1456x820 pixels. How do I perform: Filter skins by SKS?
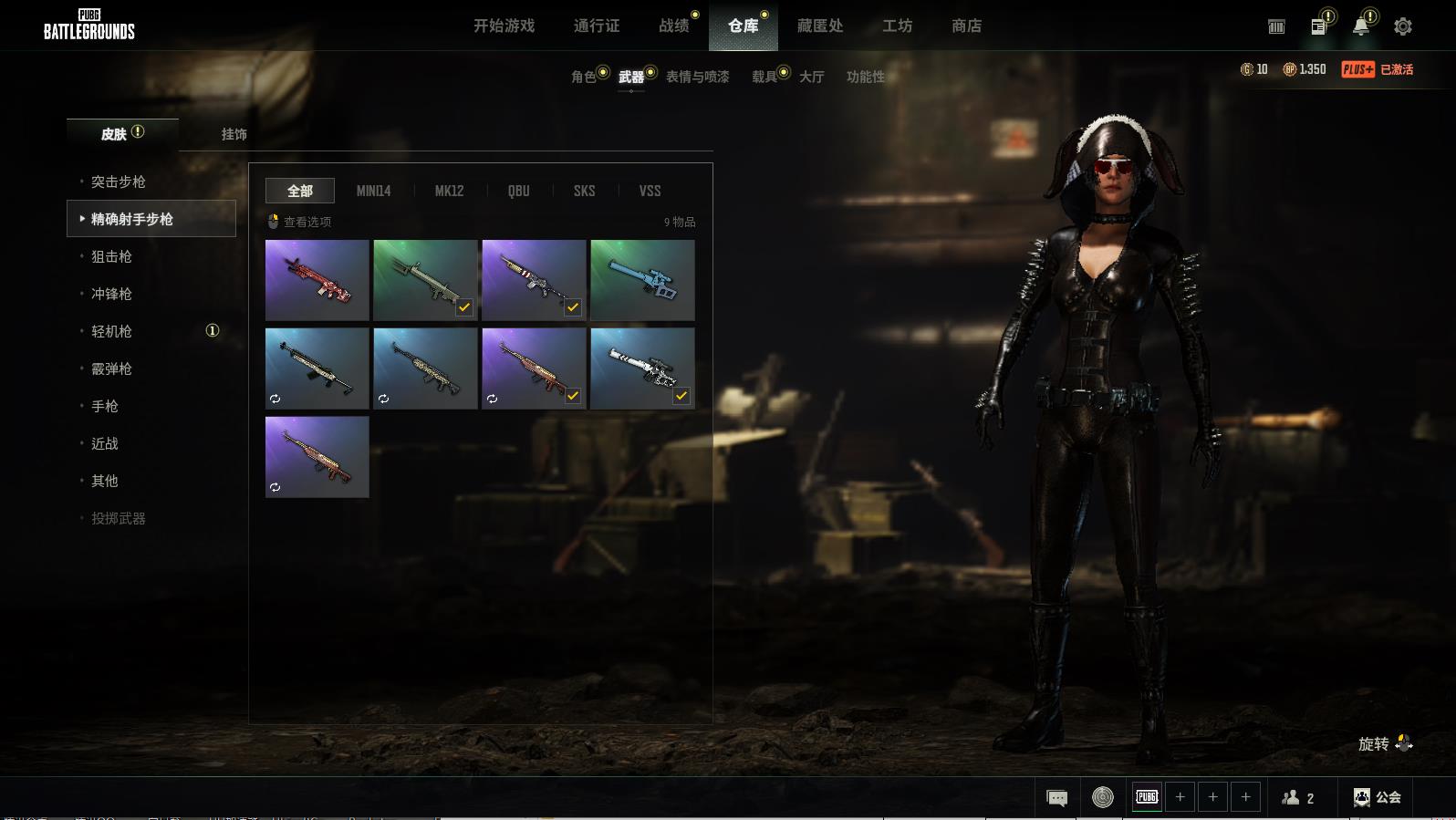coord(584,191)
